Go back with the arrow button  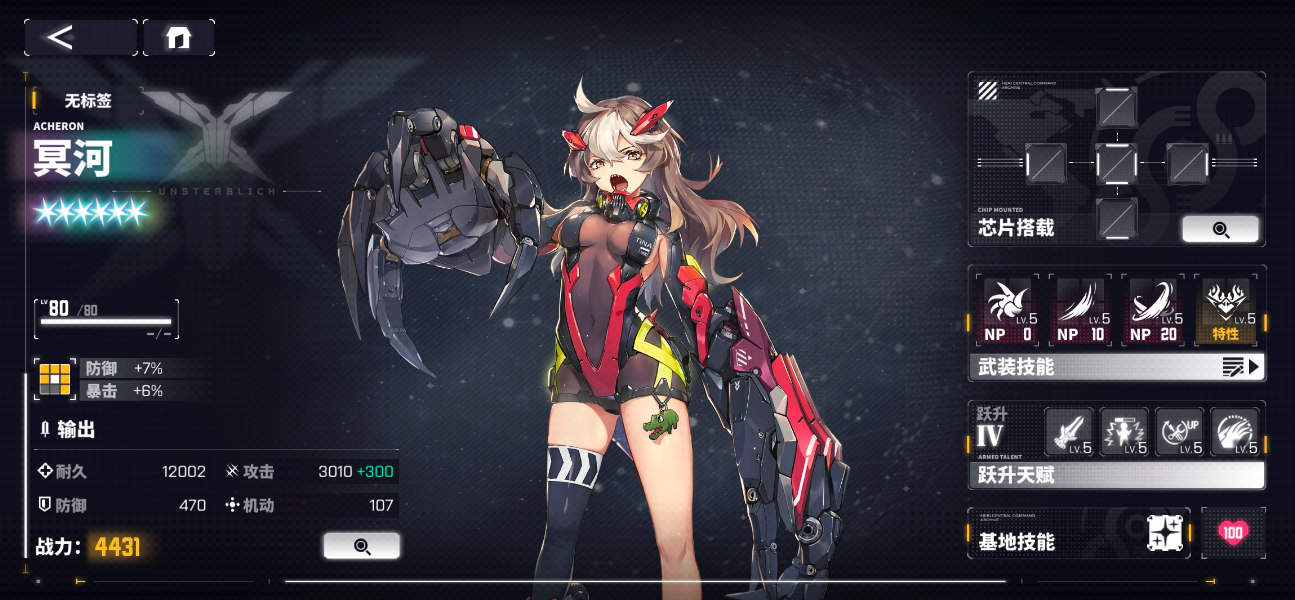pos(80,38)
